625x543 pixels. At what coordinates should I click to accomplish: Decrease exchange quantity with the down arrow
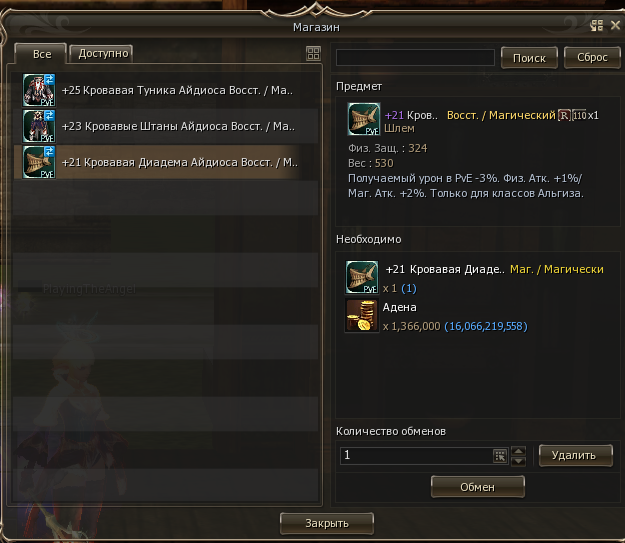518,460
